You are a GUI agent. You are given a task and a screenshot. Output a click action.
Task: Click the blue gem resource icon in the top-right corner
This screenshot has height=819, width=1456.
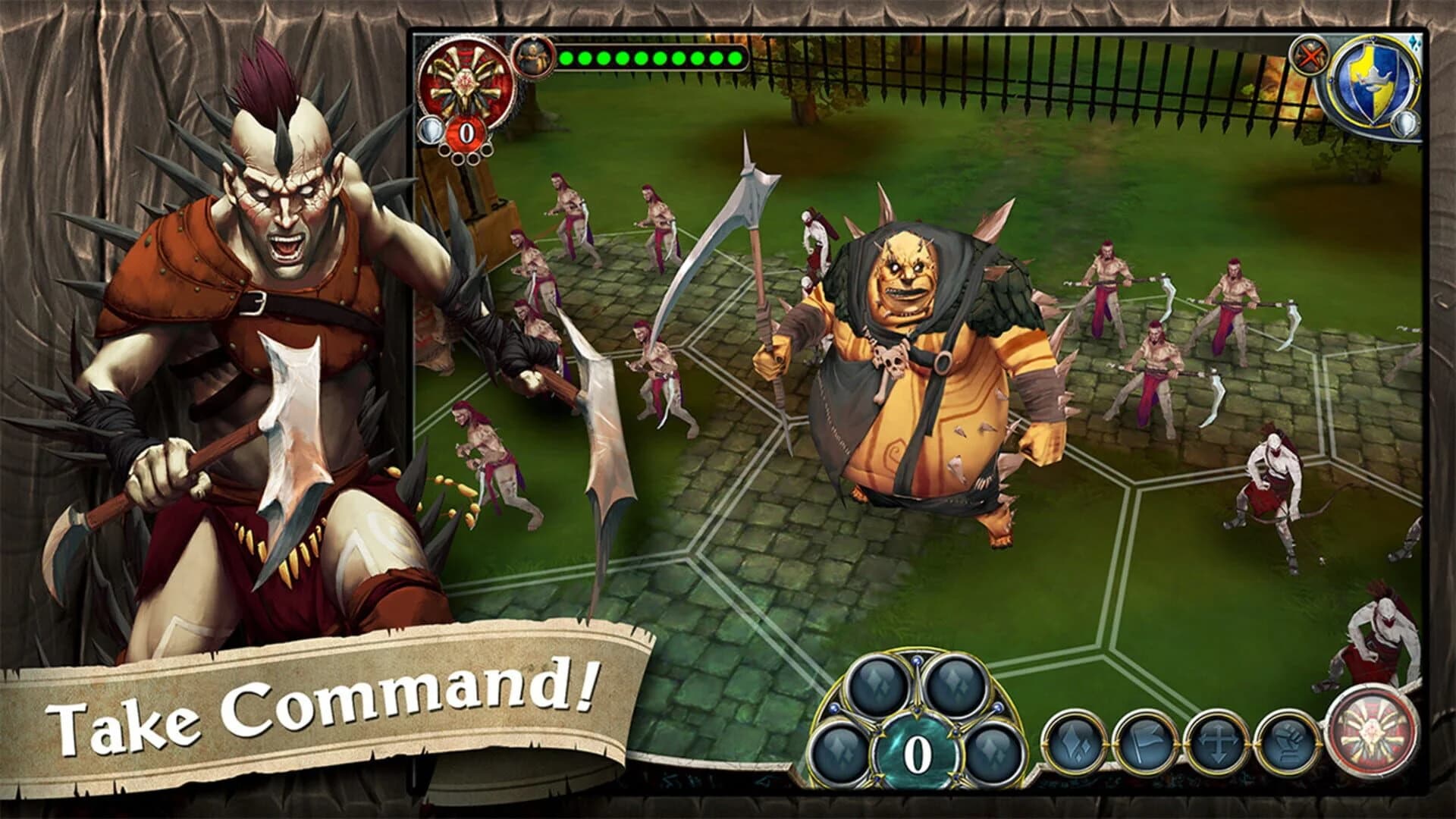pos(1415,42)
